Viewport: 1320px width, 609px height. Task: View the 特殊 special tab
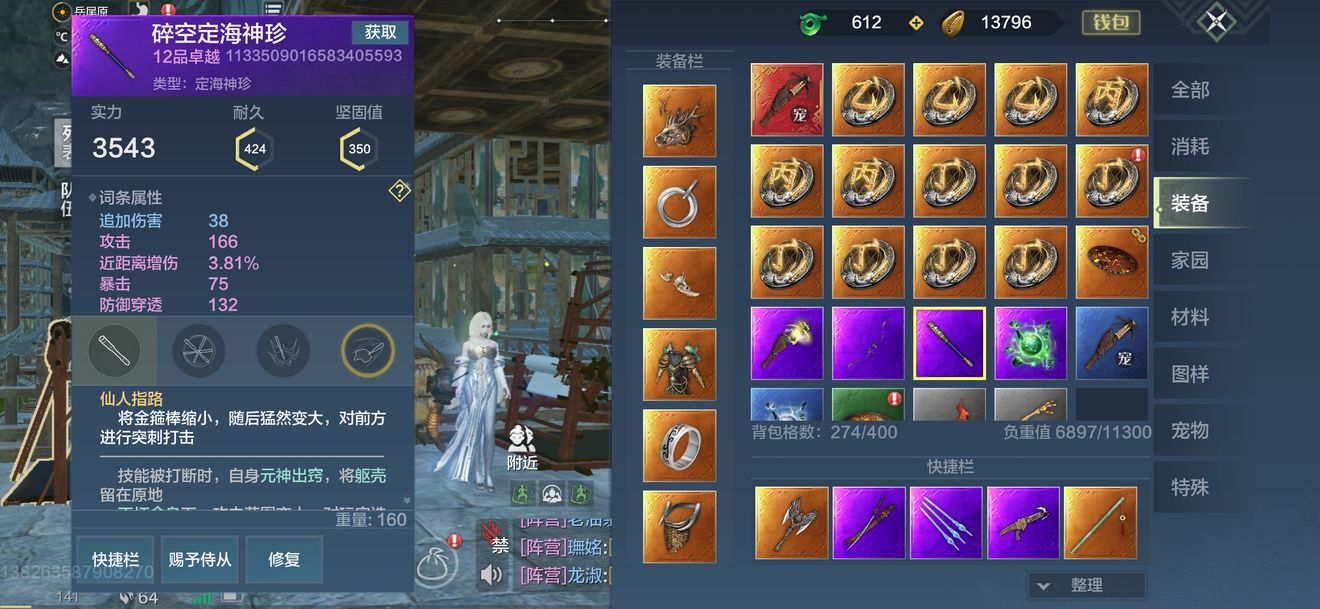point(1190,488)
